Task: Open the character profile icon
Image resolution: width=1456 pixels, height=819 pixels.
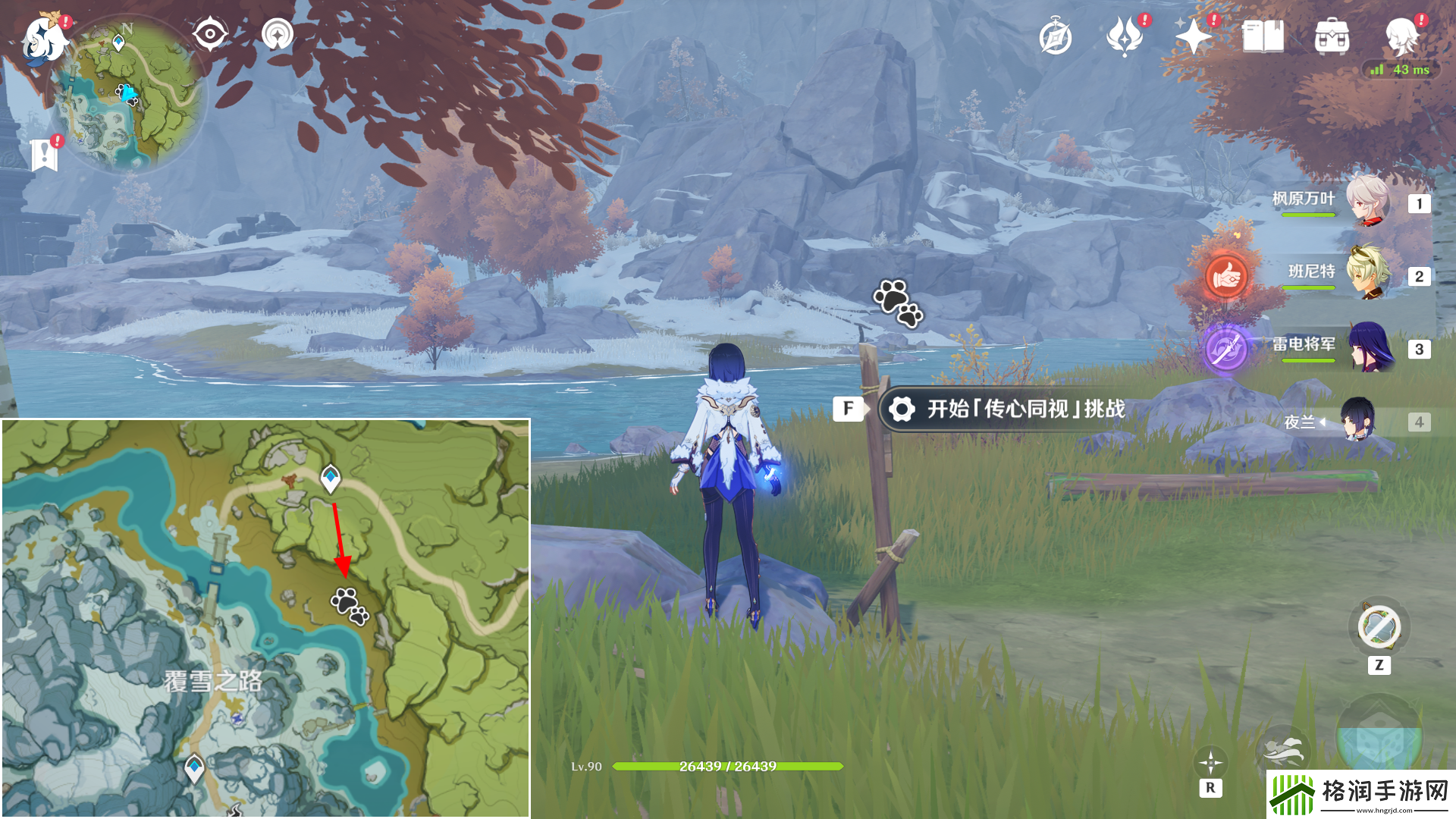Action: pos(1401,36)
